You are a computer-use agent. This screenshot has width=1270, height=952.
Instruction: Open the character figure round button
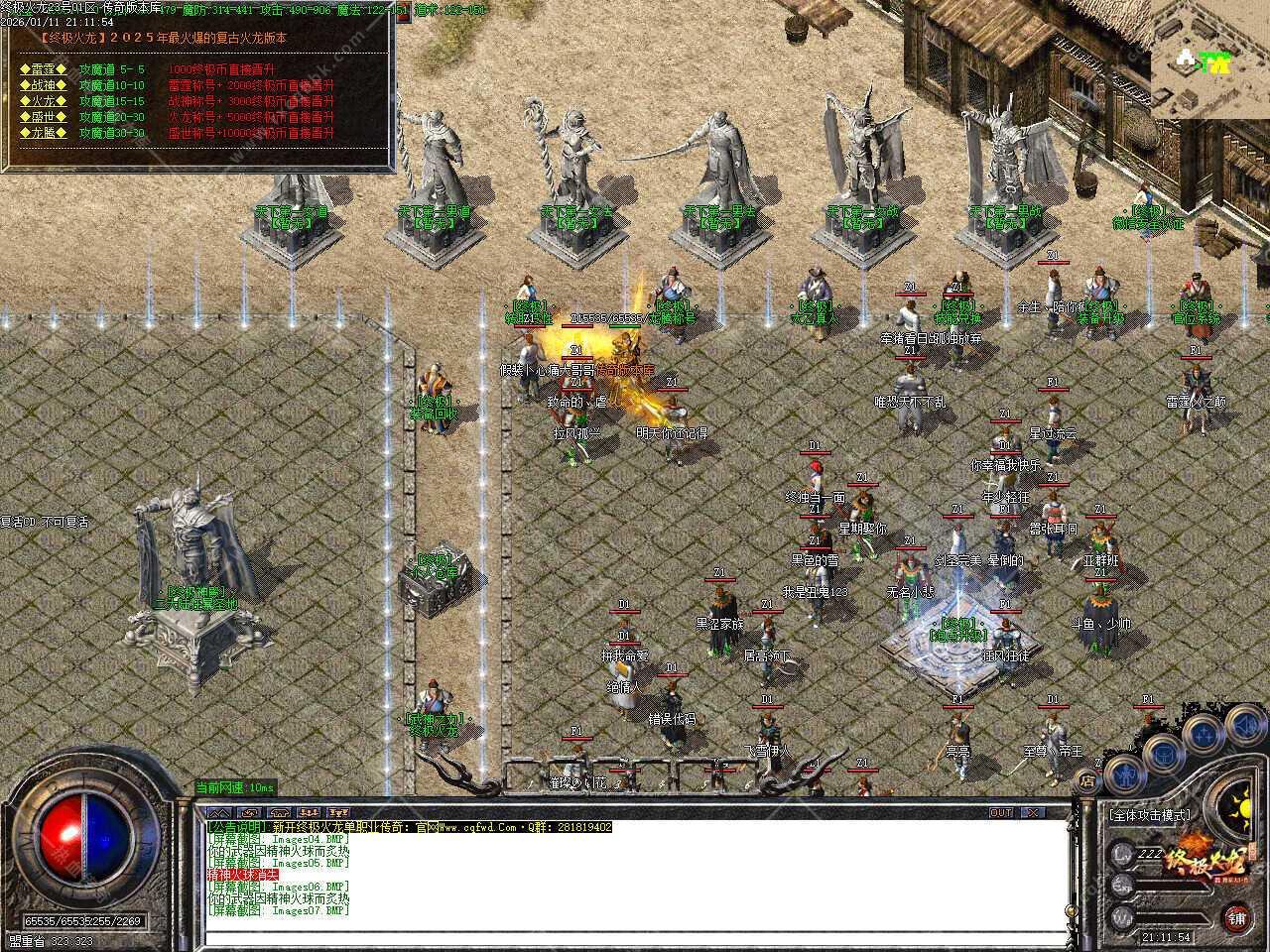[x=1123, y=774]
